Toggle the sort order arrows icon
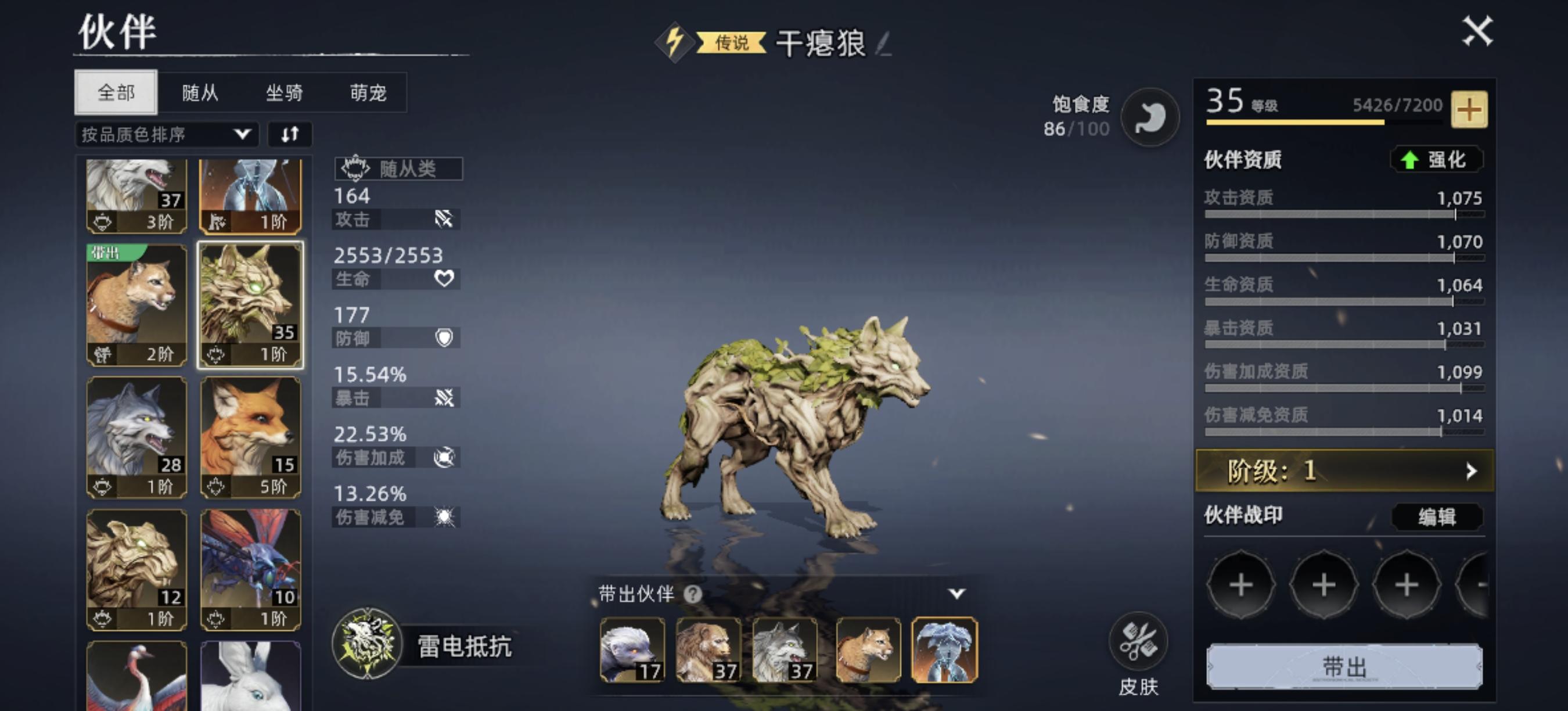 click(x=290, y=134)
